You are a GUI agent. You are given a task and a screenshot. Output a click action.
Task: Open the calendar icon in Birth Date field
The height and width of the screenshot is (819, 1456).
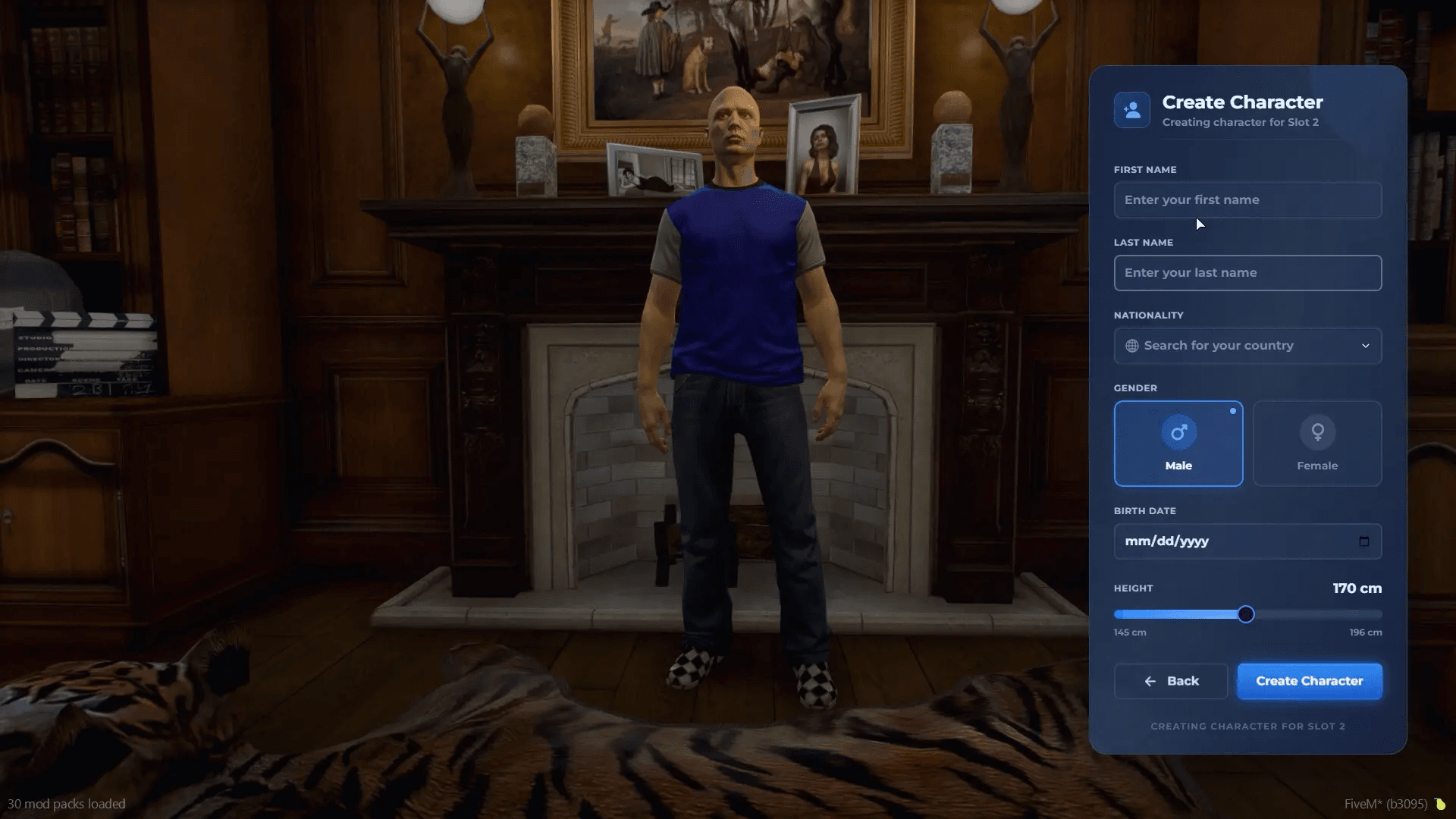[x=1364, y=541]
